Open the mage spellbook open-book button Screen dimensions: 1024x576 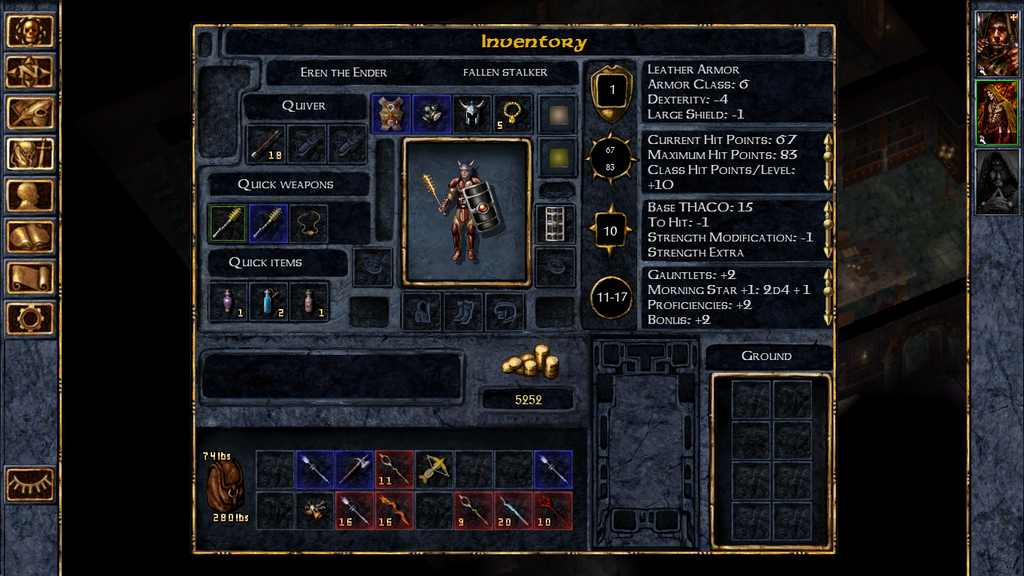pos(30,236)
